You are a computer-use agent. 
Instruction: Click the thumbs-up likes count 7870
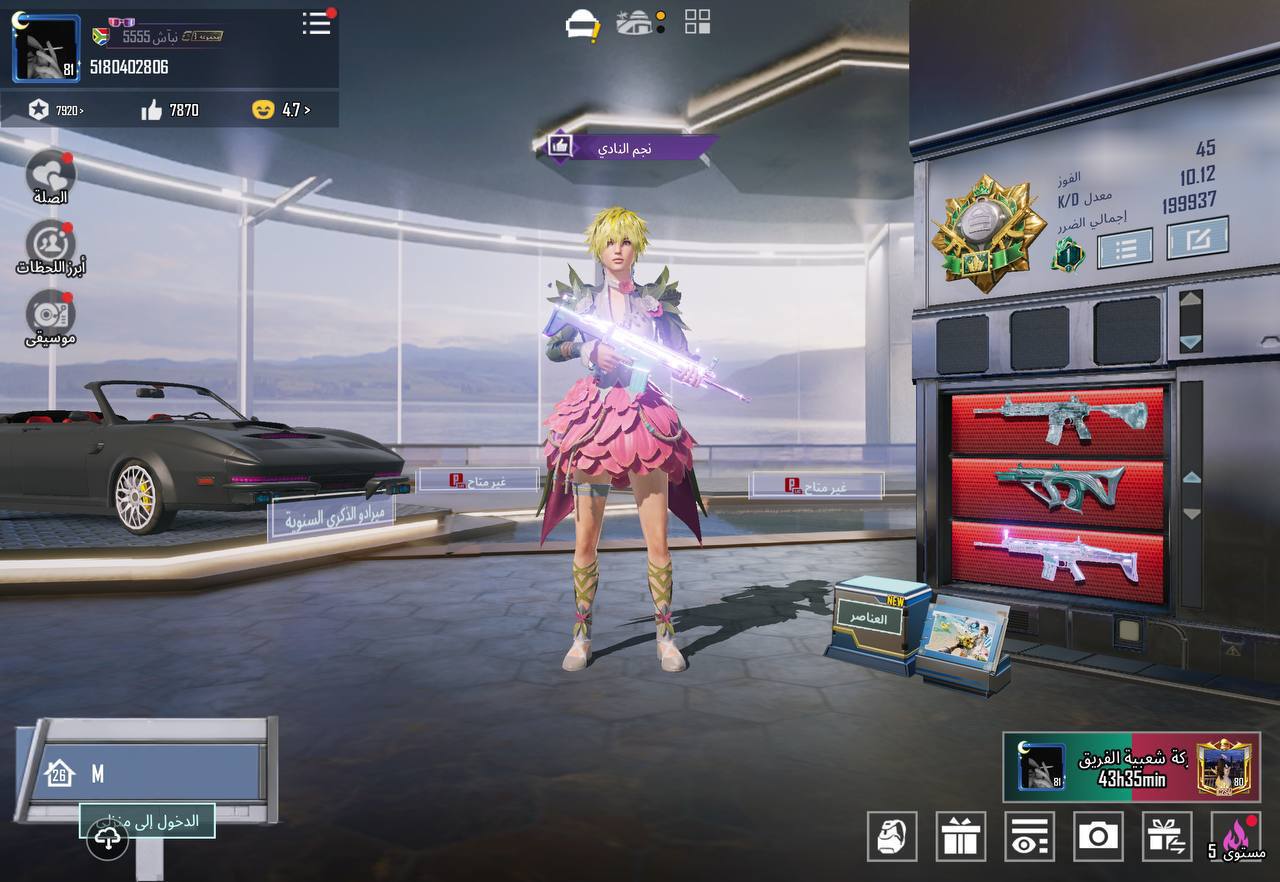170,110
